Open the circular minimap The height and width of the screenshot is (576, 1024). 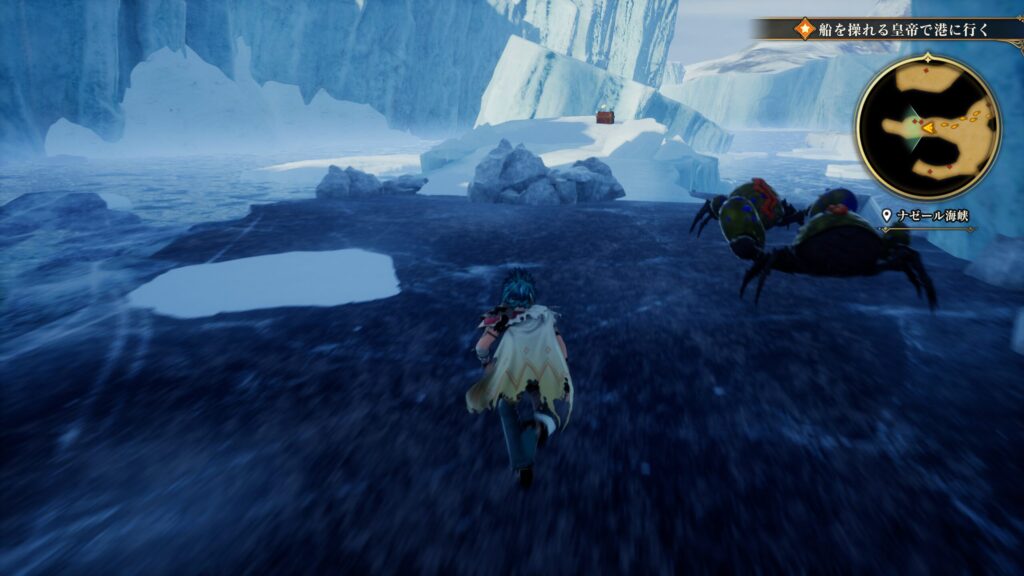[x=927, y=127]
